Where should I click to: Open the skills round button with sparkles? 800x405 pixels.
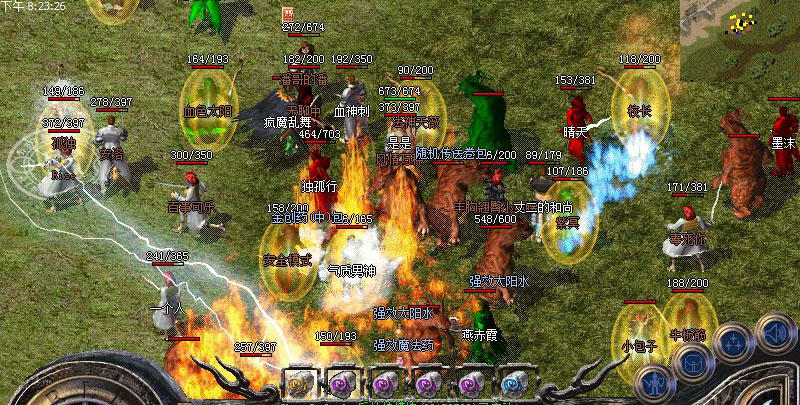point(735,340)
